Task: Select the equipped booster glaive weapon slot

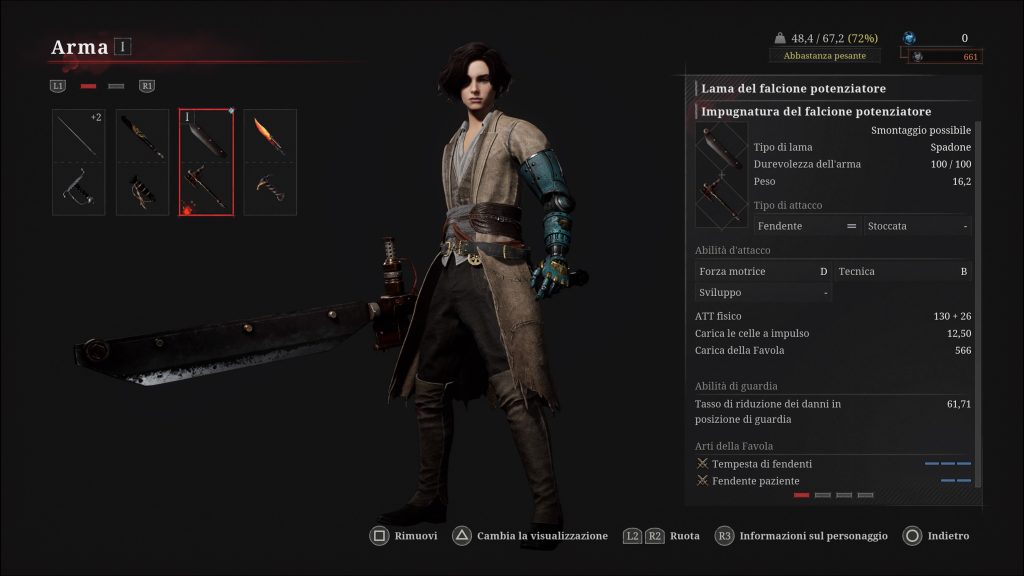Action: pyautogui.click(x=206, y=162)
